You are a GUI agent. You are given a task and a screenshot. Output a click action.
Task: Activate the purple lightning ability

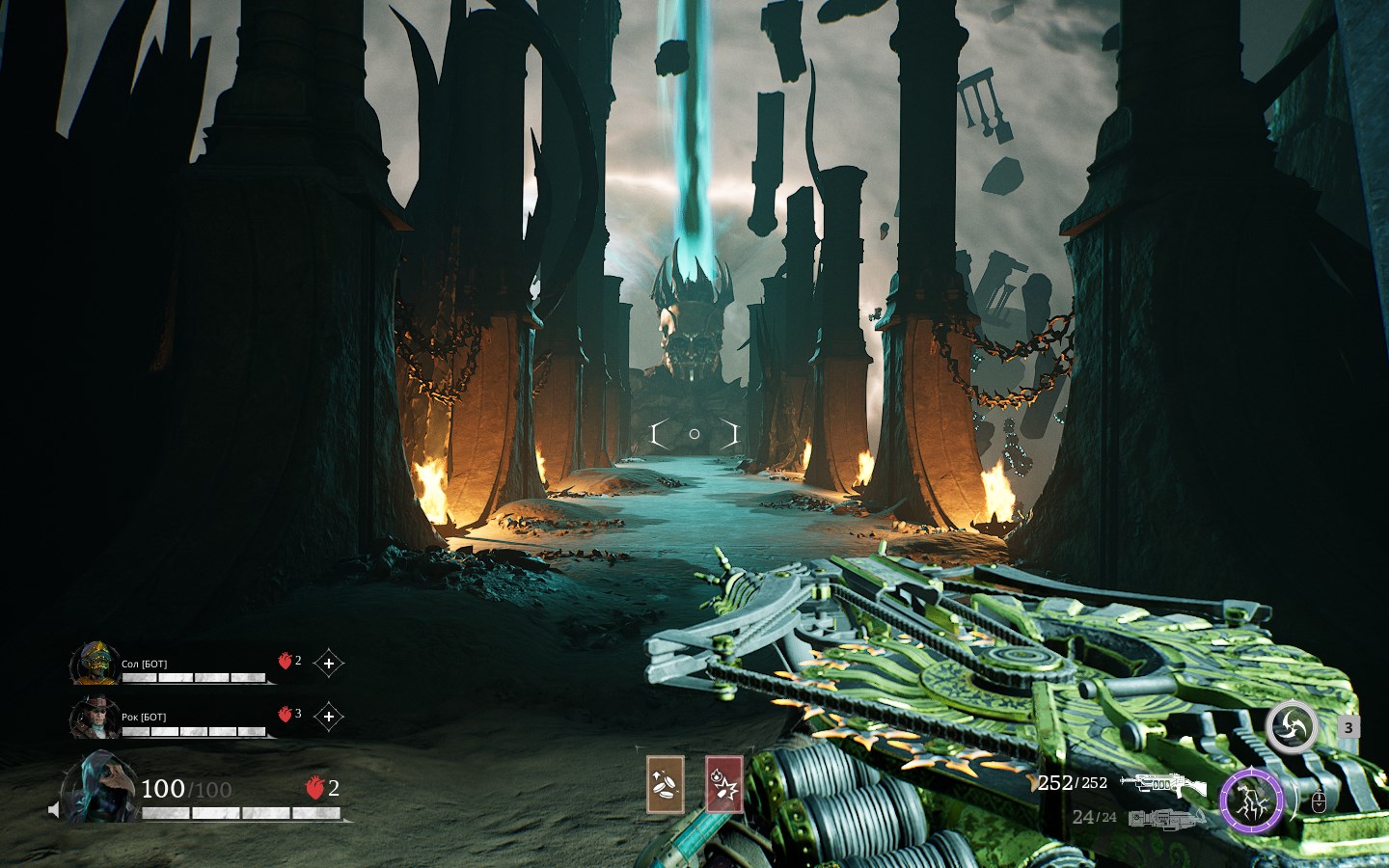click(1251, 800)
